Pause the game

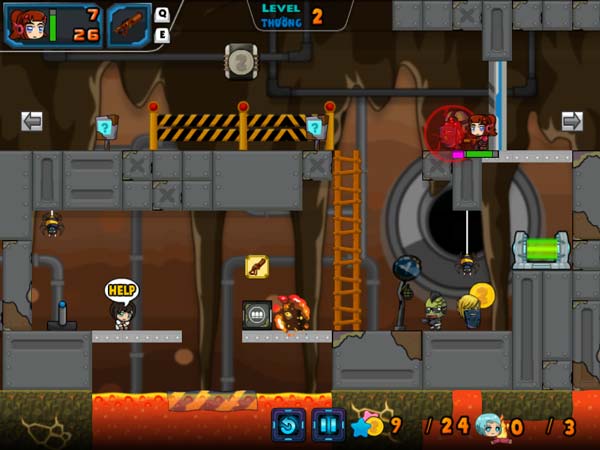coord(327,425)
